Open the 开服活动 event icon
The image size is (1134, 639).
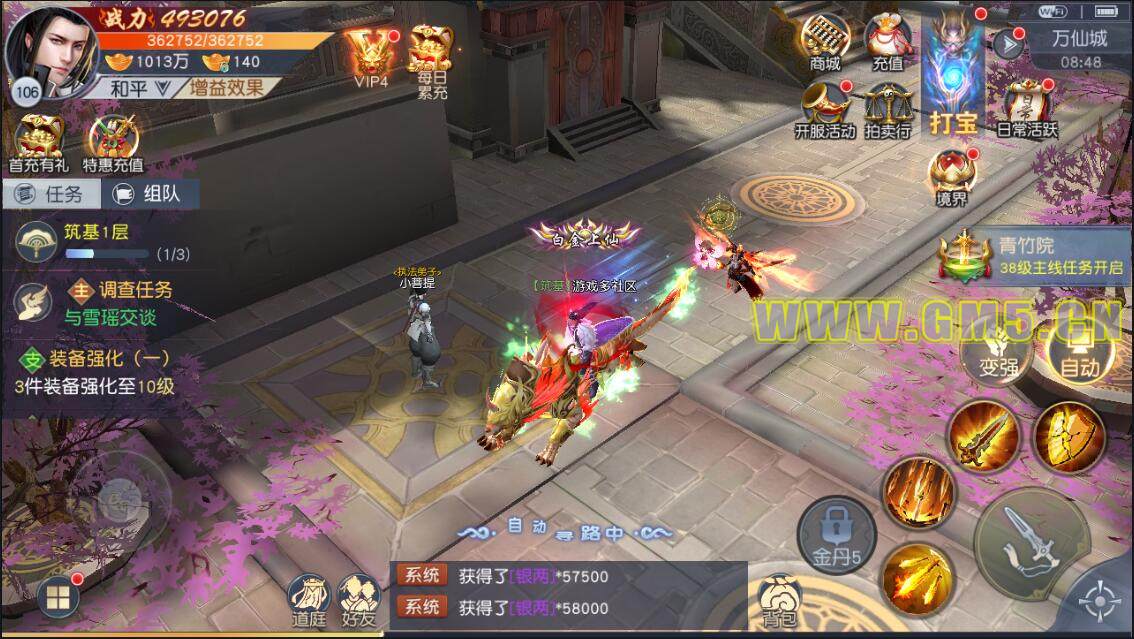825,109
